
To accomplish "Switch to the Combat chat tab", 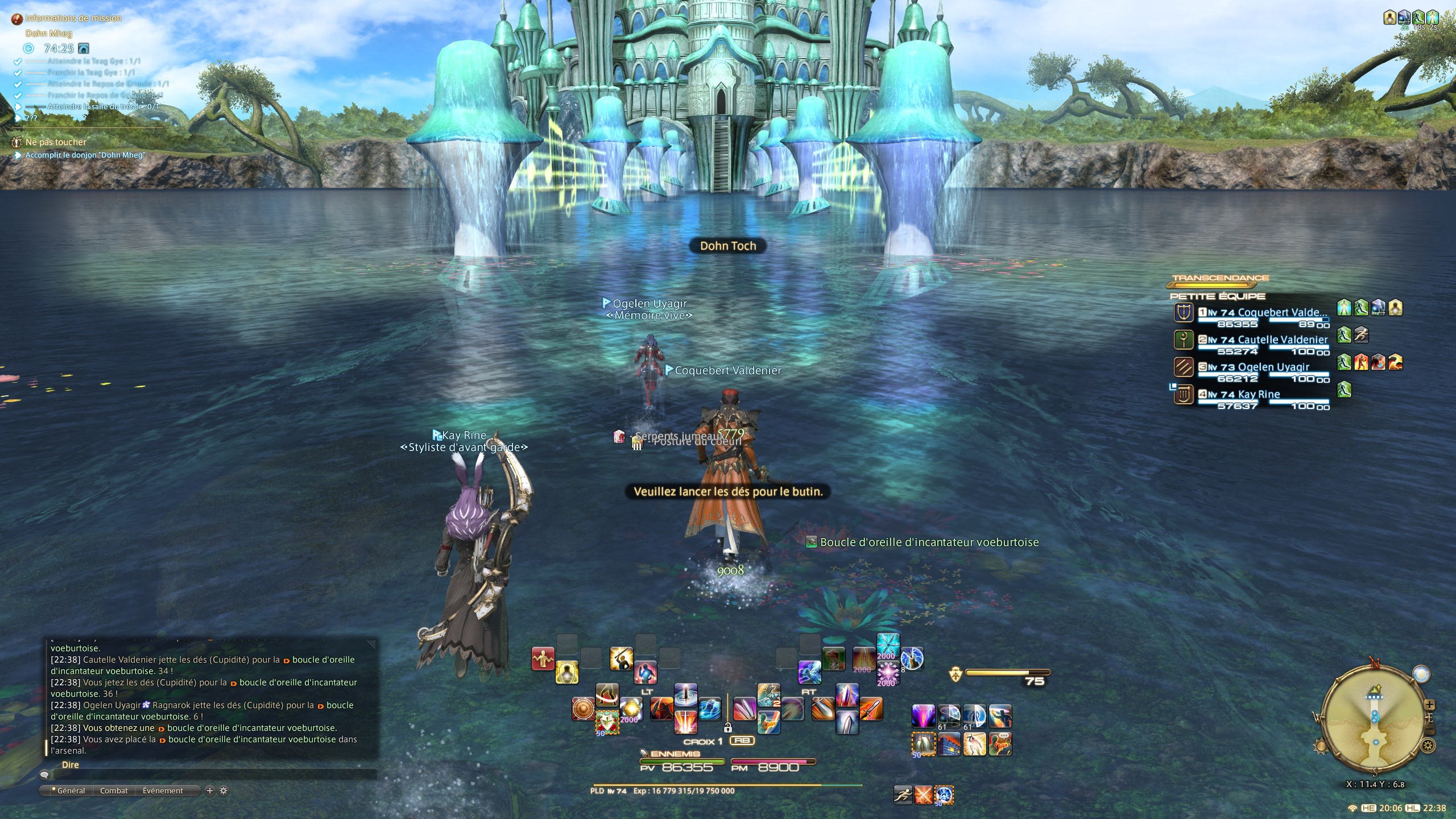I will [x=114, y=791].
